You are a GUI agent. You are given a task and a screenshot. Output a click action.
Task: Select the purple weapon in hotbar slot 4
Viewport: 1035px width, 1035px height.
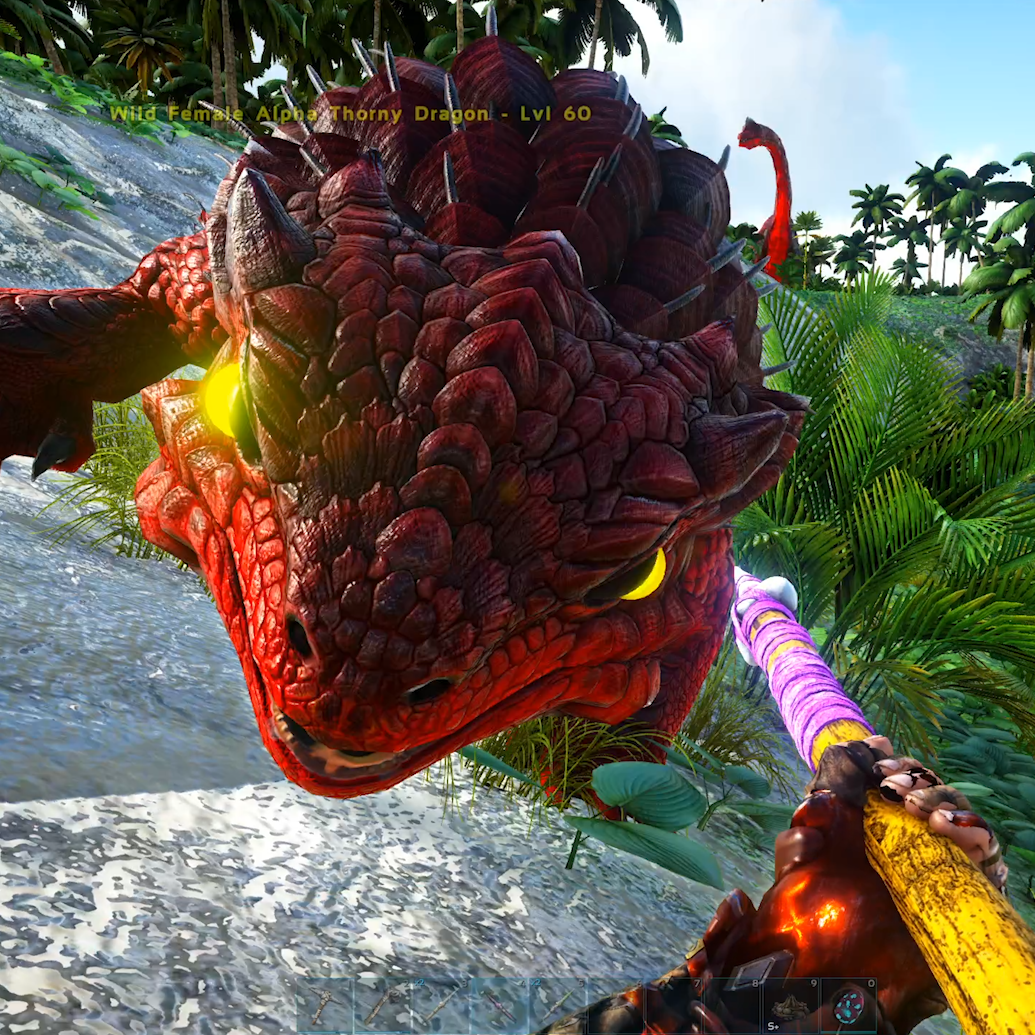(499, 1006)
